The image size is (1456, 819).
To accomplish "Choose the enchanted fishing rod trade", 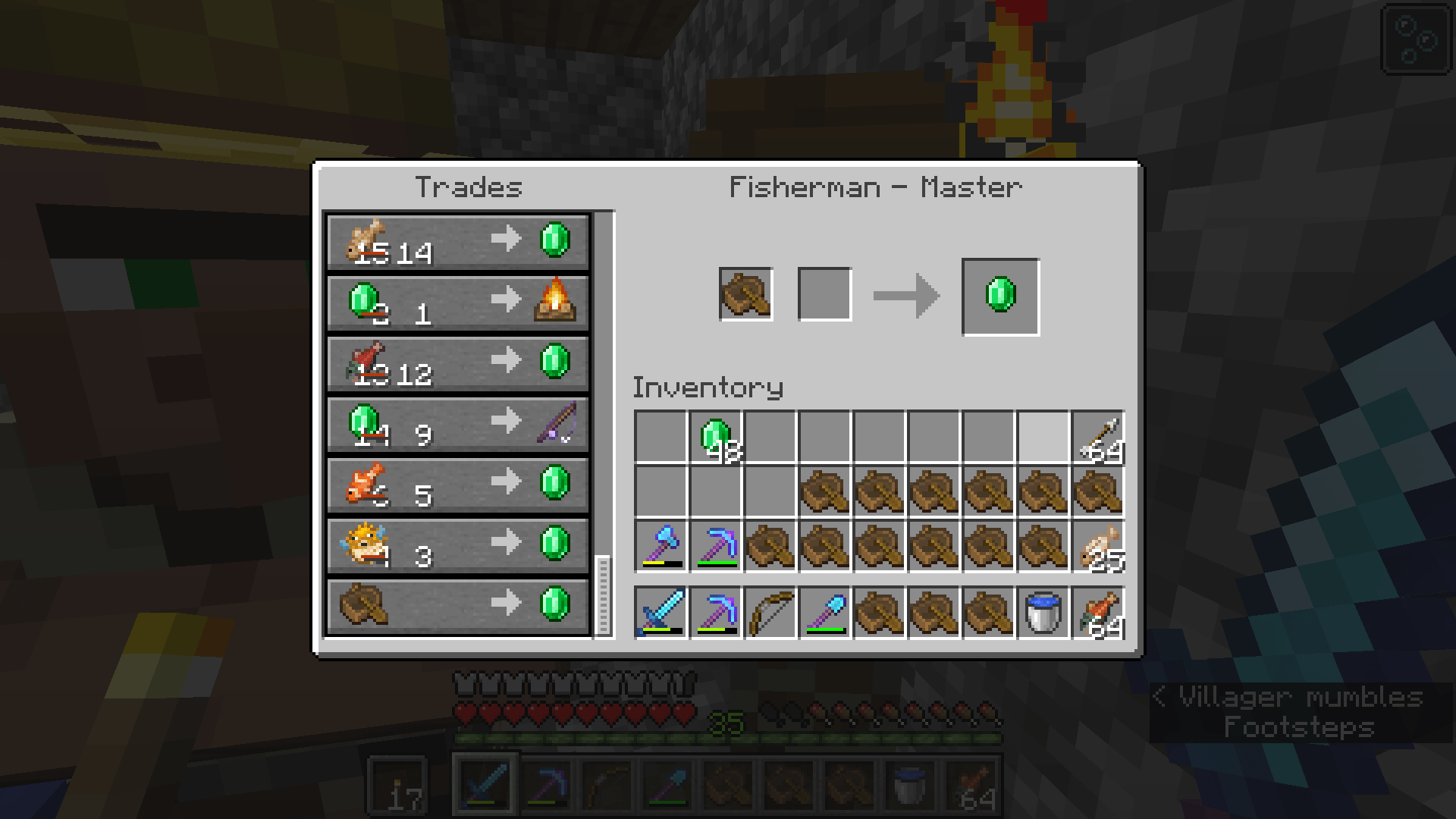I will [x=455, y=425].
